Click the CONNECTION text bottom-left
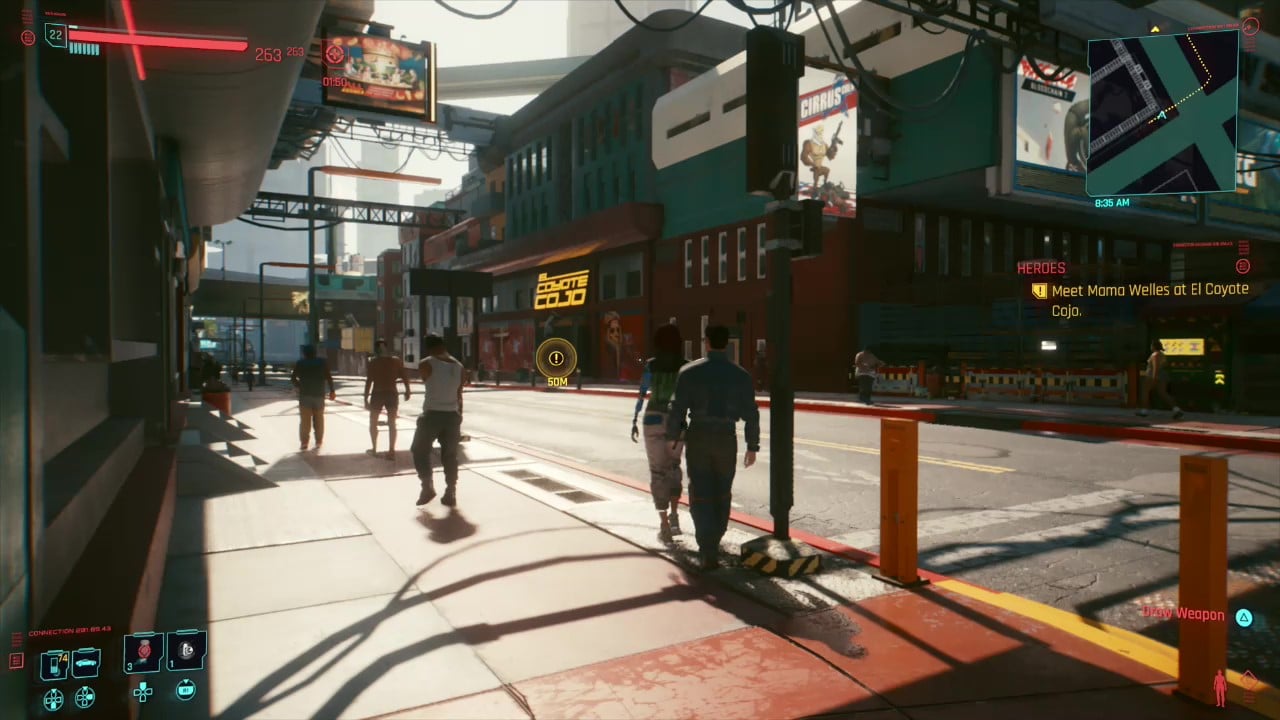Screen dimensions: 1280x720 pos(69,629)
